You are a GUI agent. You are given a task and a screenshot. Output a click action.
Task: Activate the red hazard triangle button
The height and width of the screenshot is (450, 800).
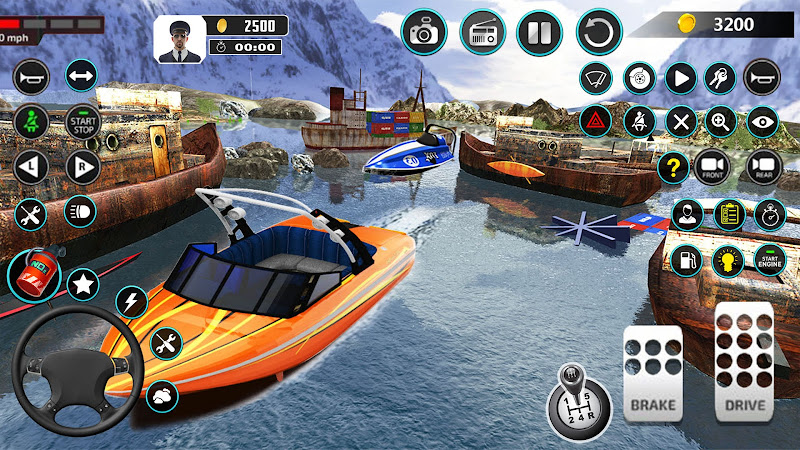pos(597,122)
